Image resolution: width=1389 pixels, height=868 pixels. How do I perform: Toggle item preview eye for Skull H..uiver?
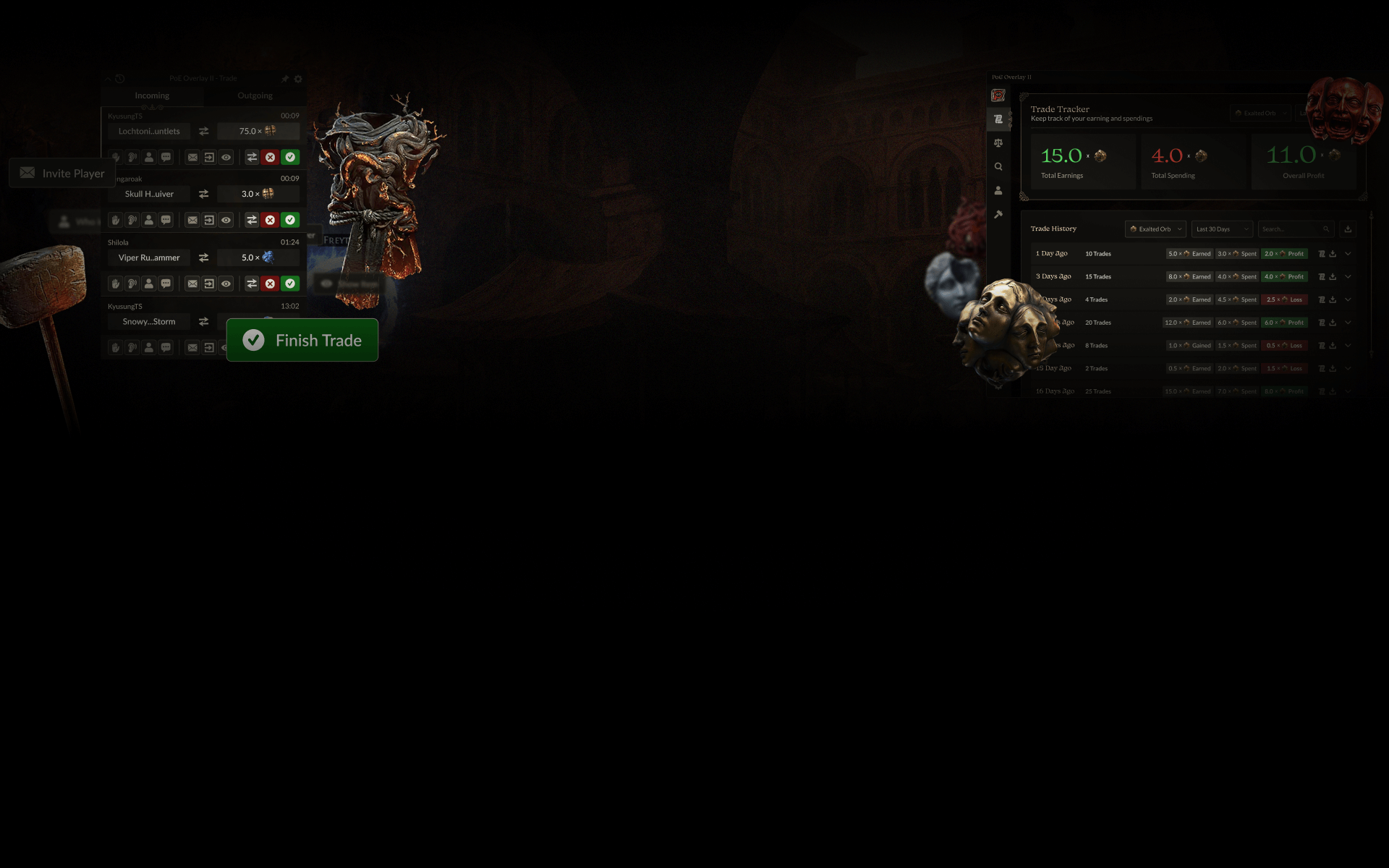point(226,220)
